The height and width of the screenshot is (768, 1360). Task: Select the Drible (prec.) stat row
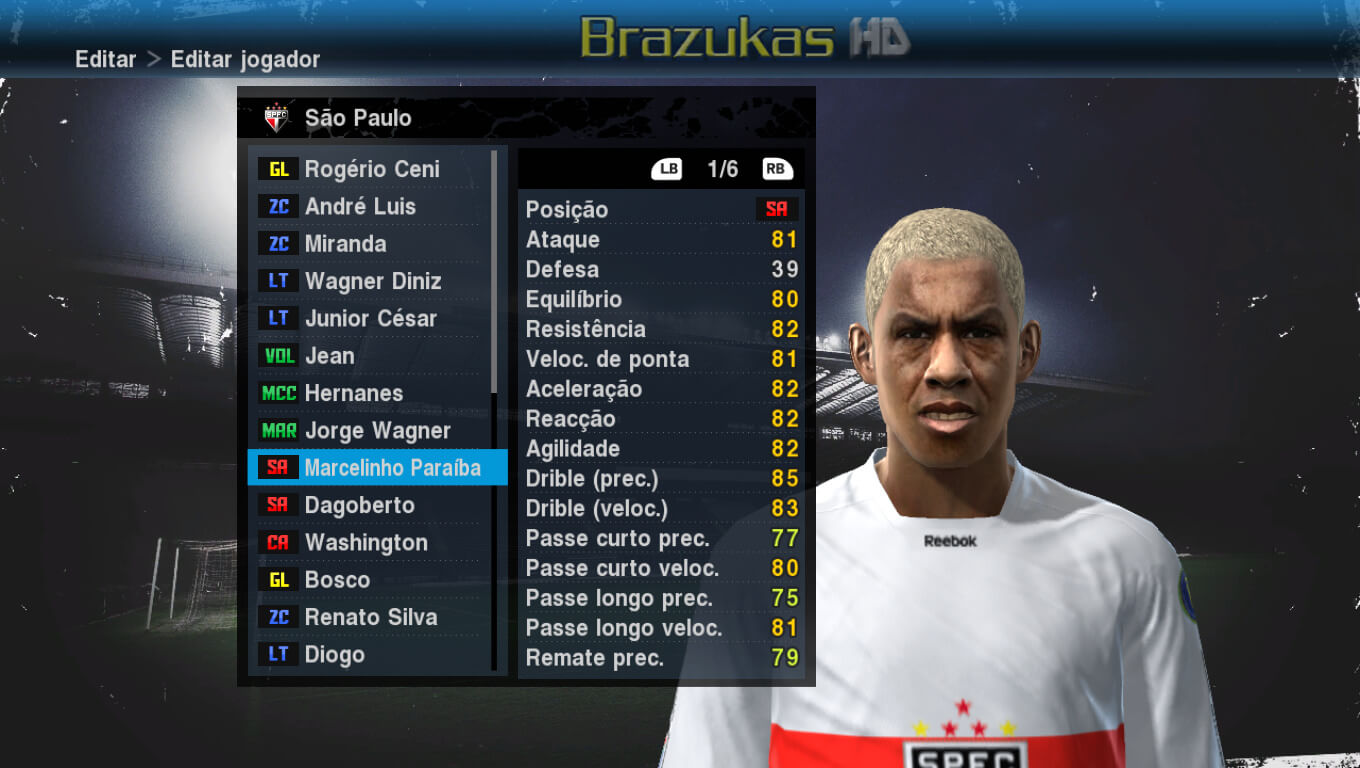(661, 479)
